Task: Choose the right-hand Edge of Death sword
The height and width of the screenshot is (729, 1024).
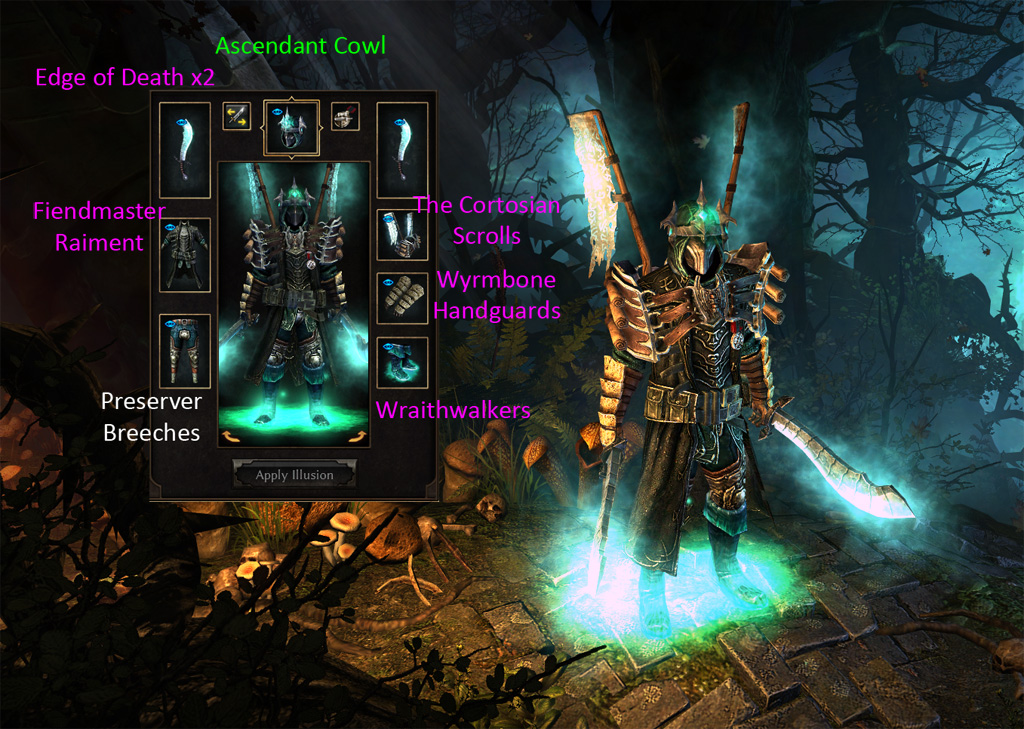Action: coord(402,149)
